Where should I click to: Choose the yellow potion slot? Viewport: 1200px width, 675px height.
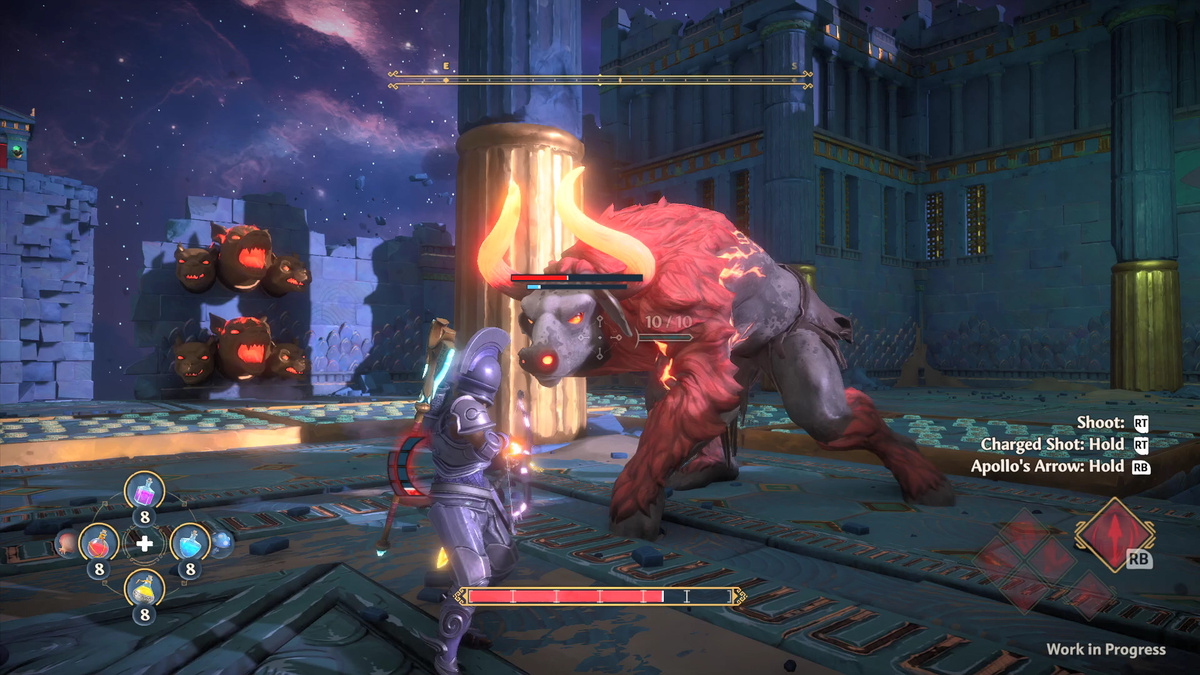[x=144, y=589]
